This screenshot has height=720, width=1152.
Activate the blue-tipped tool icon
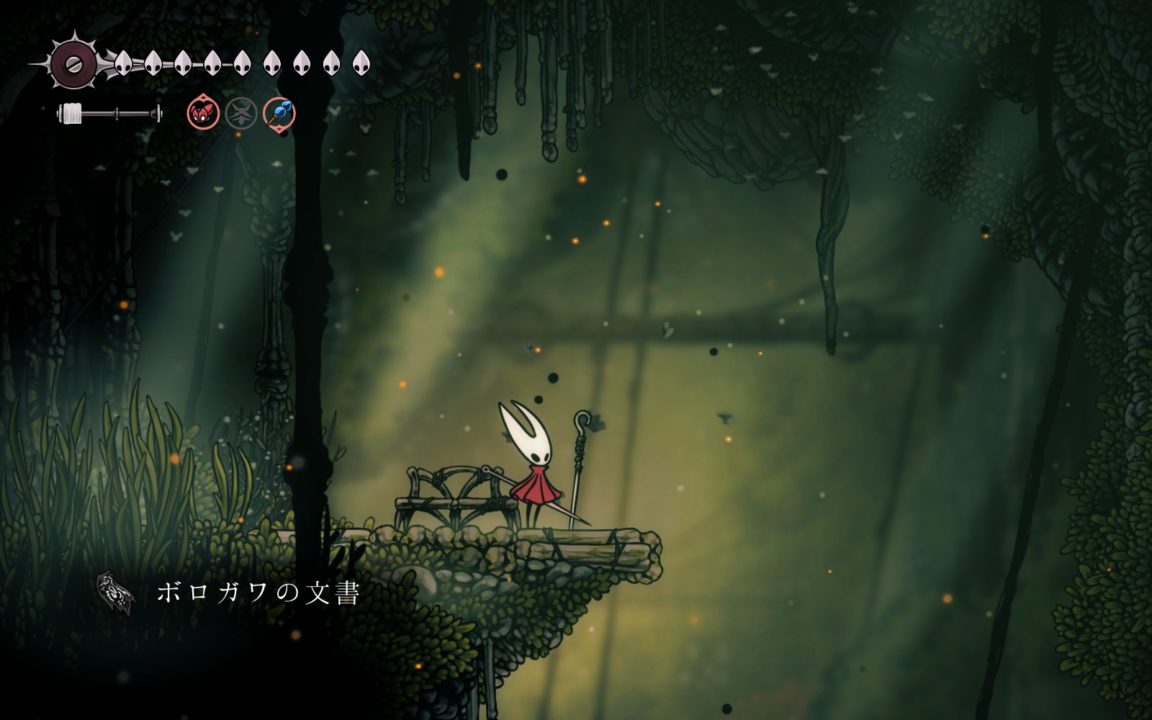[279, 112]
